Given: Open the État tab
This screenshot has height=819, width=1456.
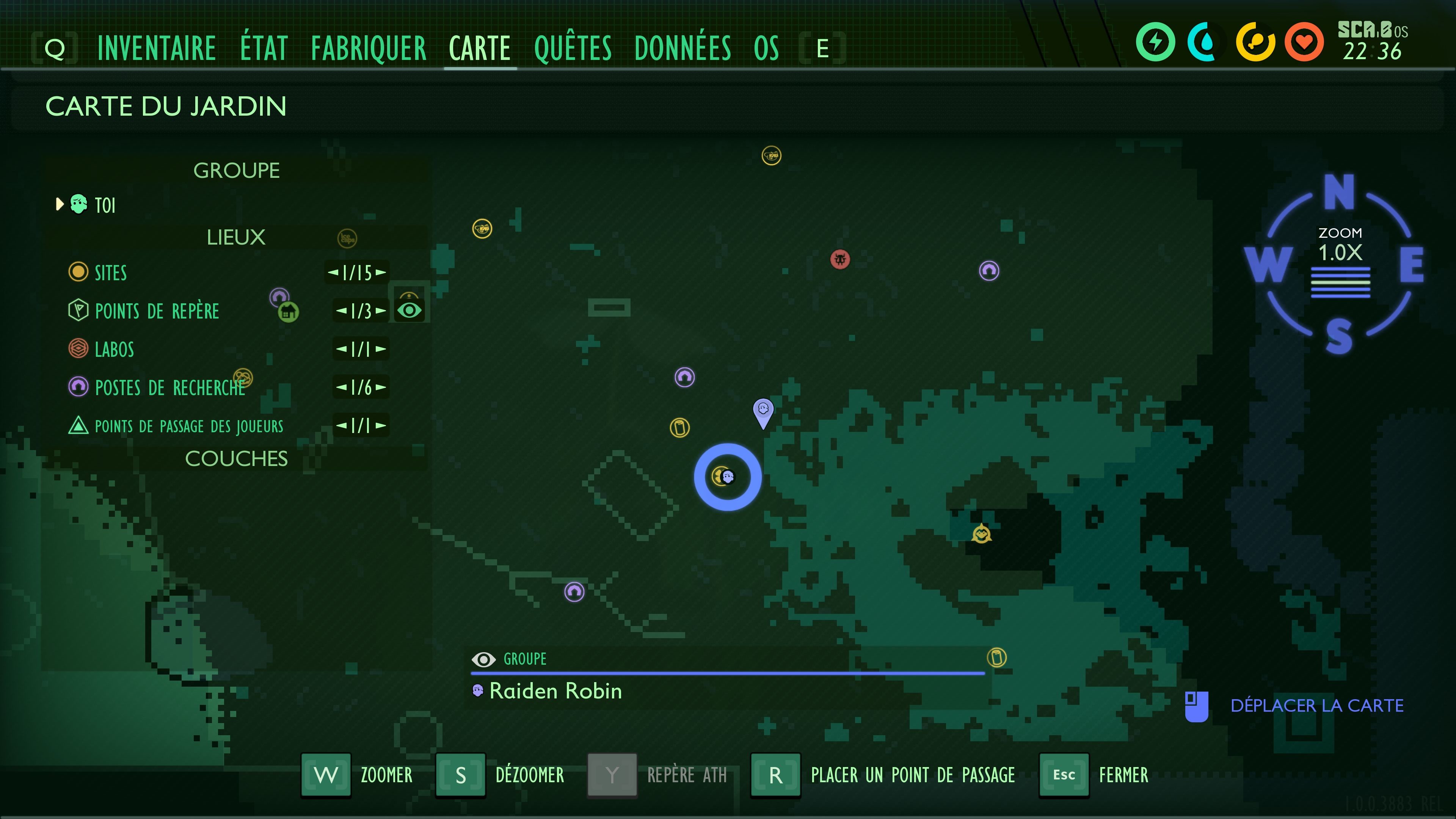Looking at the screenshot, I should (264, 48).
